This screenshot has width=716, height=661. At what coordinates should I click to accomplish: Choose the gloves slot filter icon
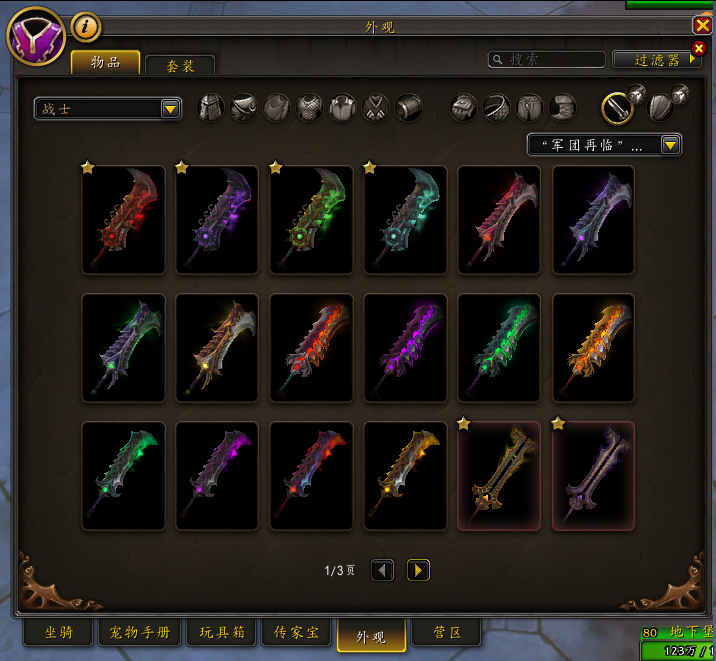tap(464, 107)
